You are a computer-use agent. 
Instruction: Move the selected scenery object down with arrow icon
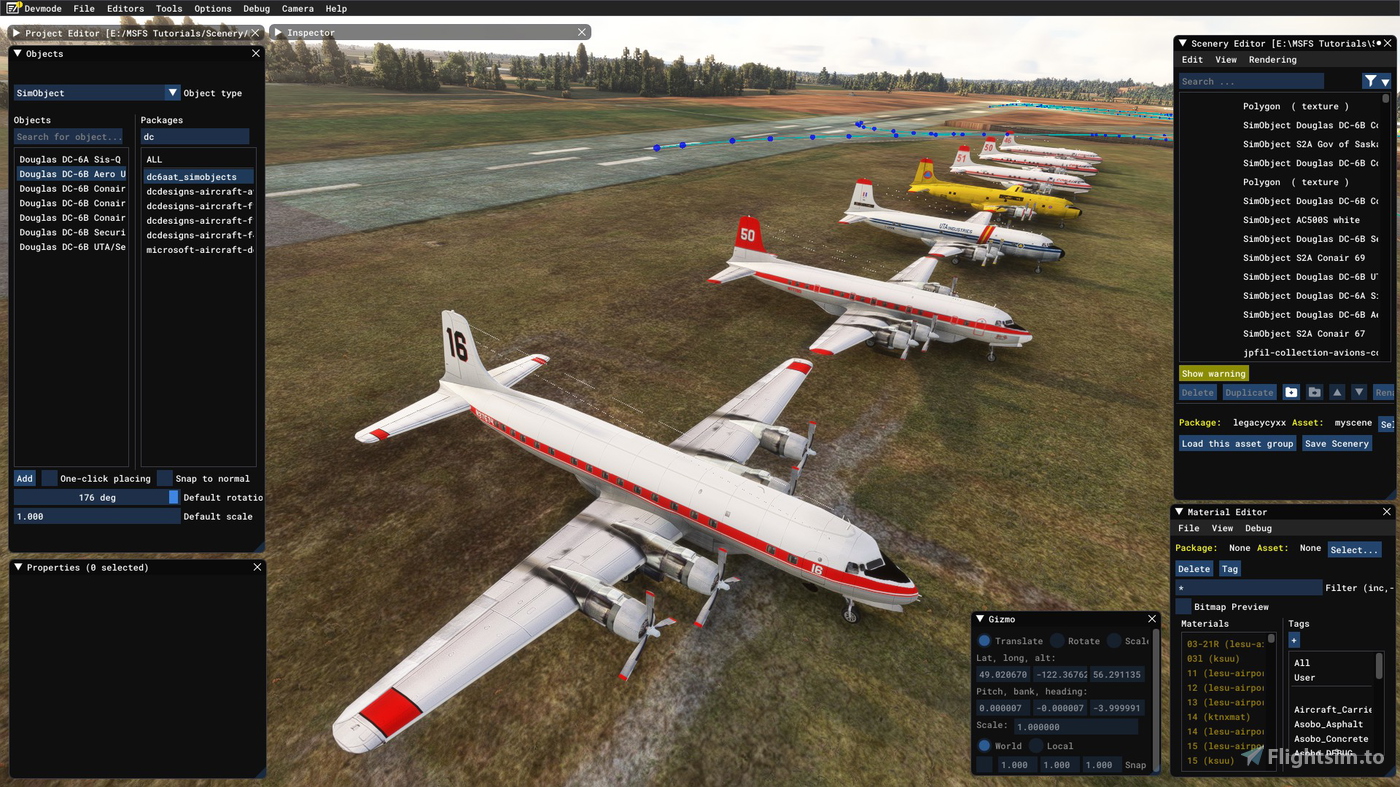(x=1361, y=391)
